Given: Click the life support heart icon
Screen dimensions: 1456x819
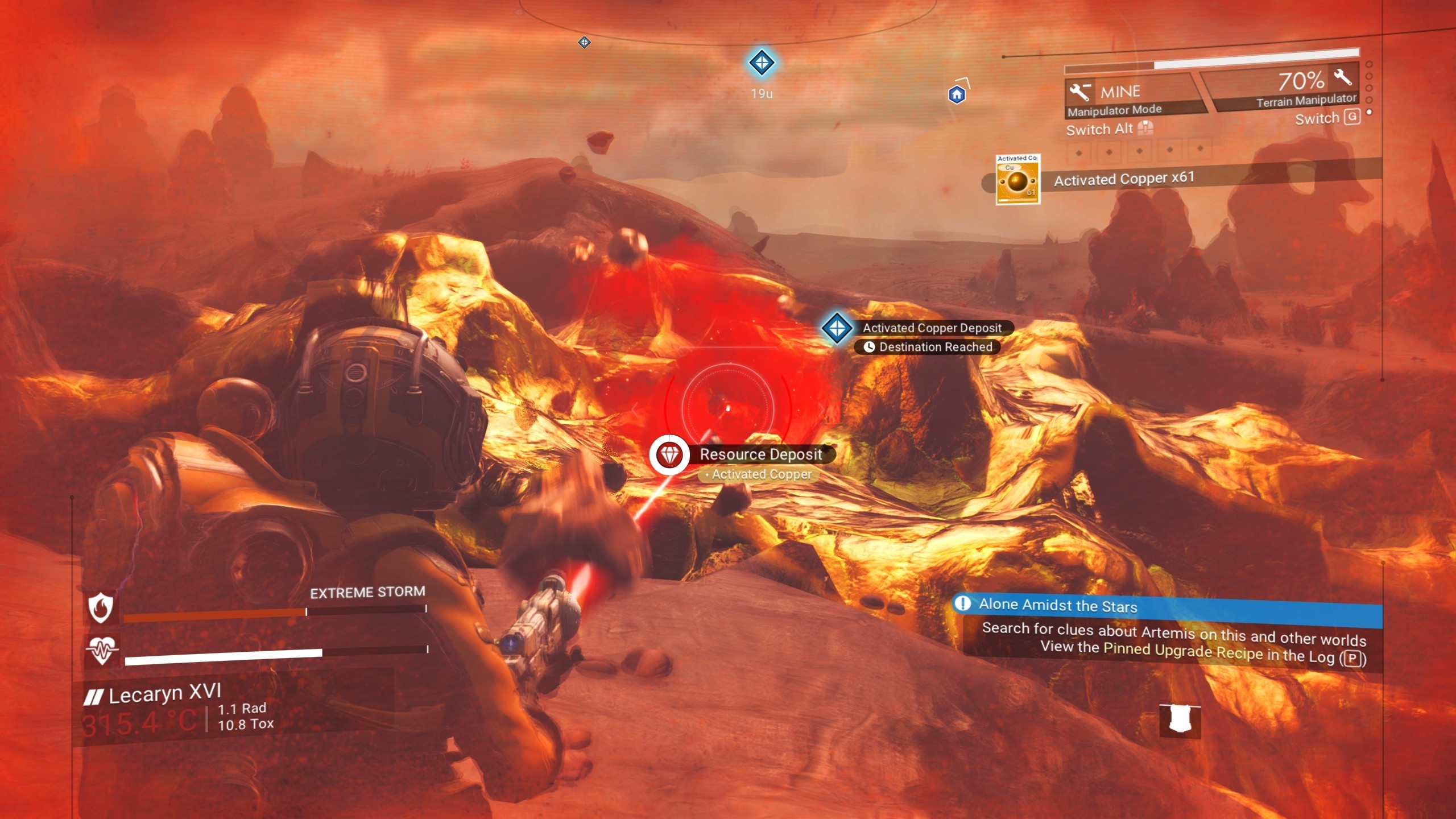Looking at the screenshot, I should (x=101, y=650).
